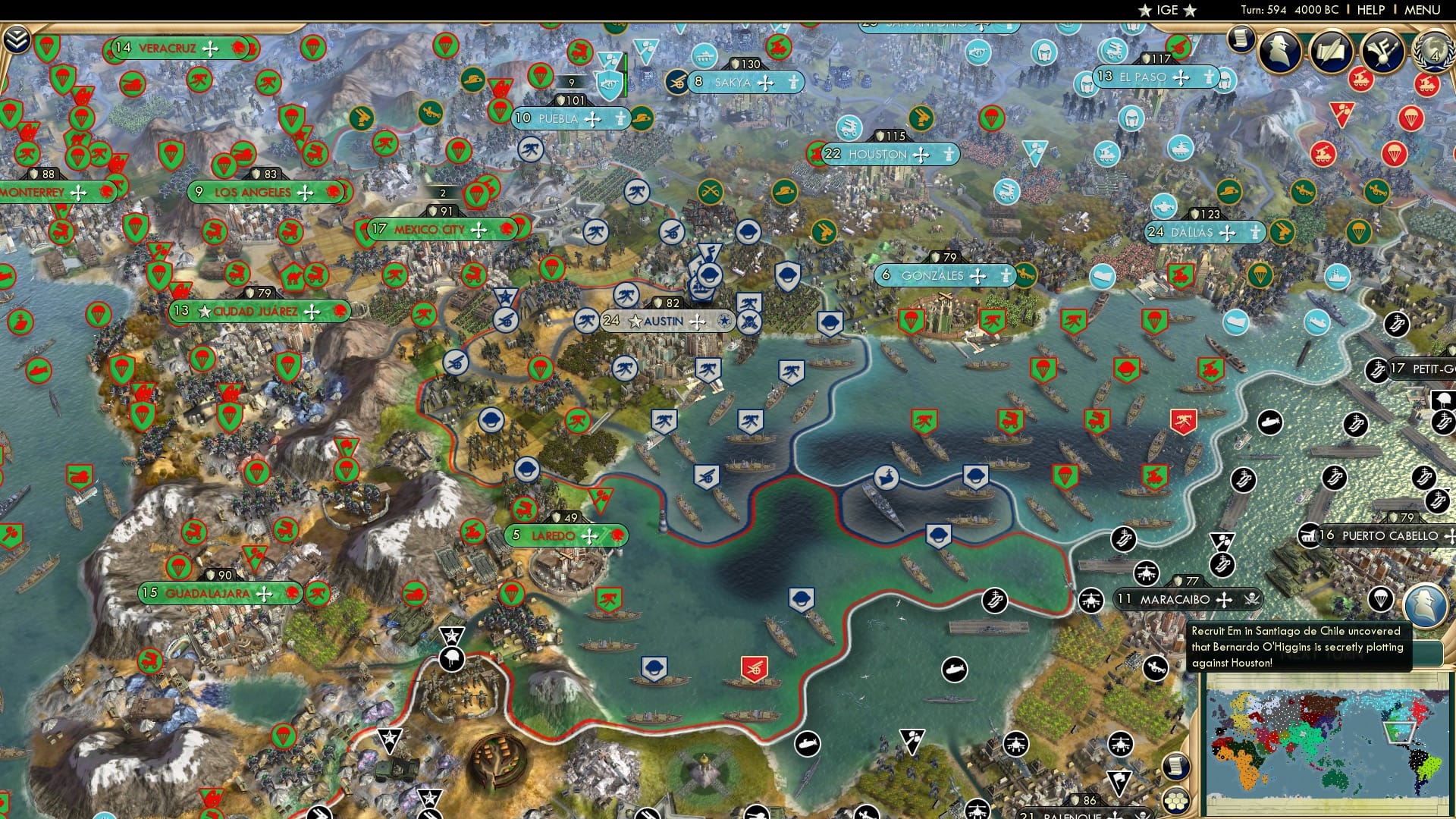The image size is (1456, 819).
Task: Open the Culture overview quill icon
Action: 1333,49
